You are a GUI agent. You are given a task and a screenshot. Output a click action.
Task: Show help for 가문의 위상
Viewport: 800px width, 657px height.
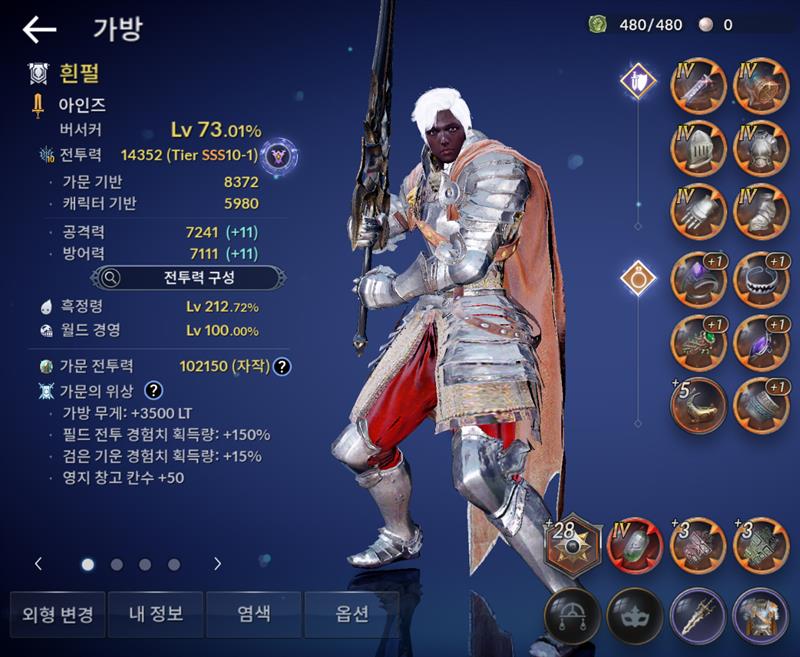coord(154,391)
